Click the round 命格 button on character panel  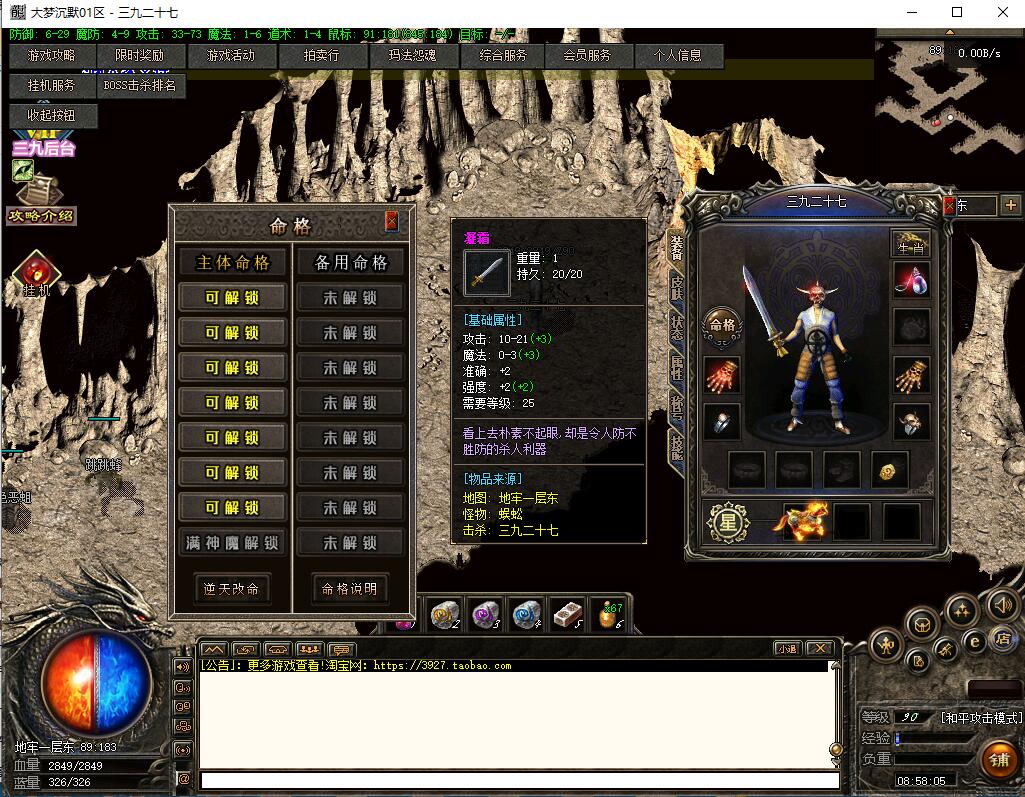(721, 325)
